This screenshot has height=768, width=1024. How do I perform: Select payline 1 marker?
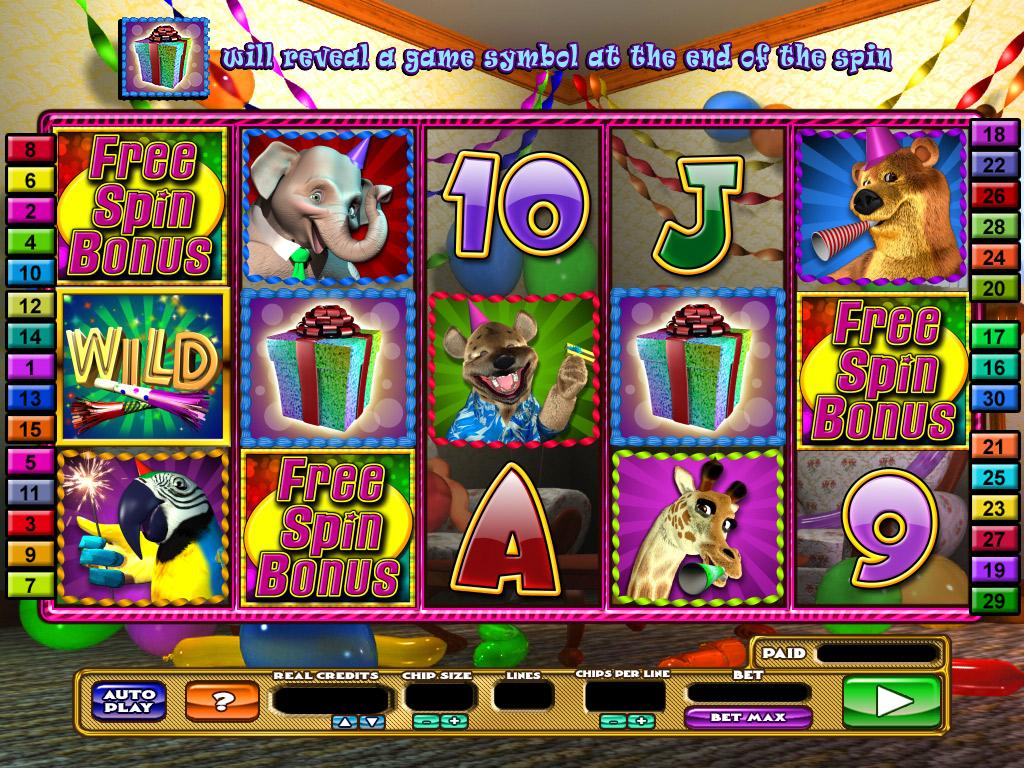click(31, 367)
